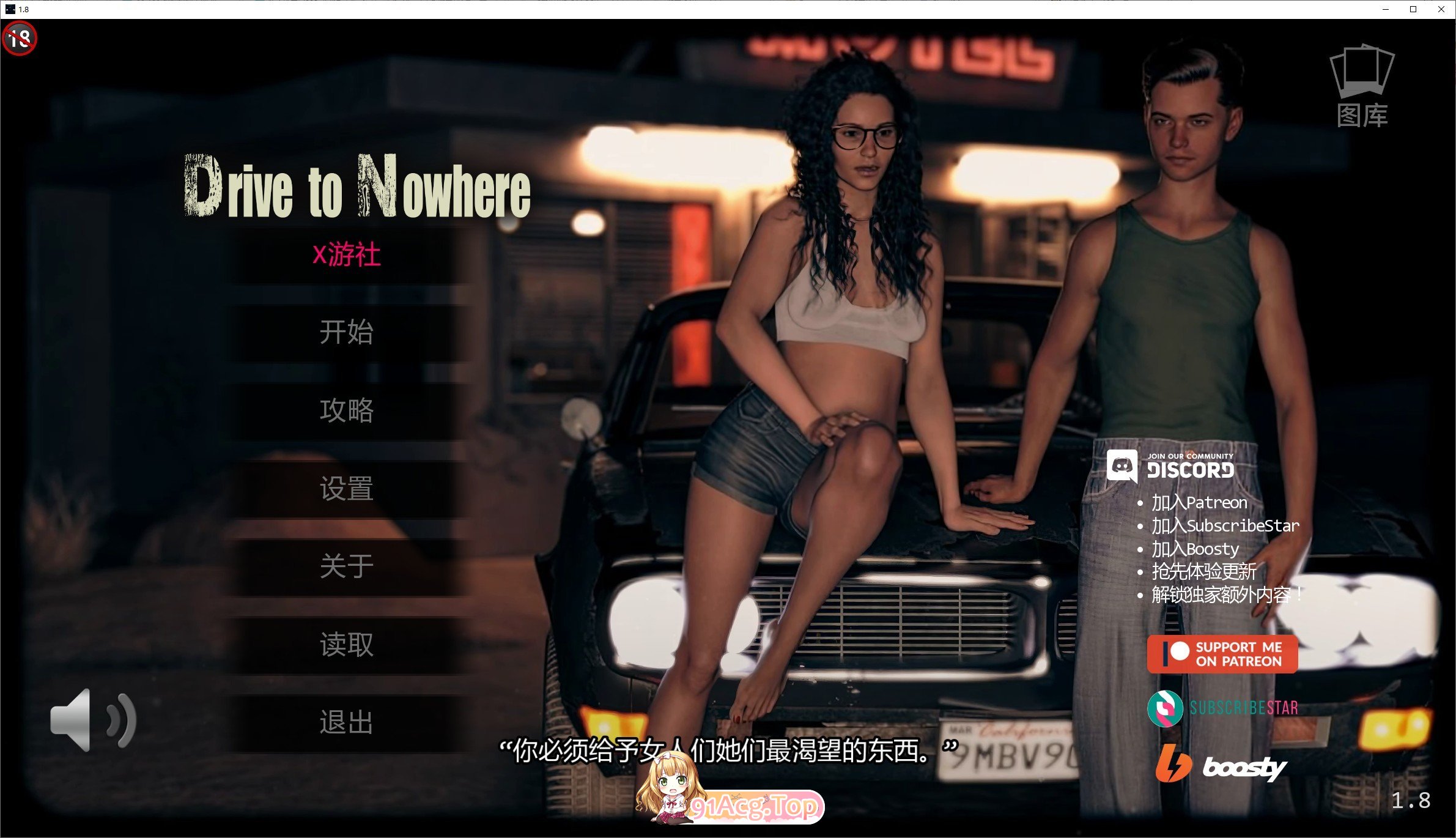The width and height of the screenshot is (1456, 838).
Task: Open 攻略 walkthrough
Action: [x=346, y=412]
